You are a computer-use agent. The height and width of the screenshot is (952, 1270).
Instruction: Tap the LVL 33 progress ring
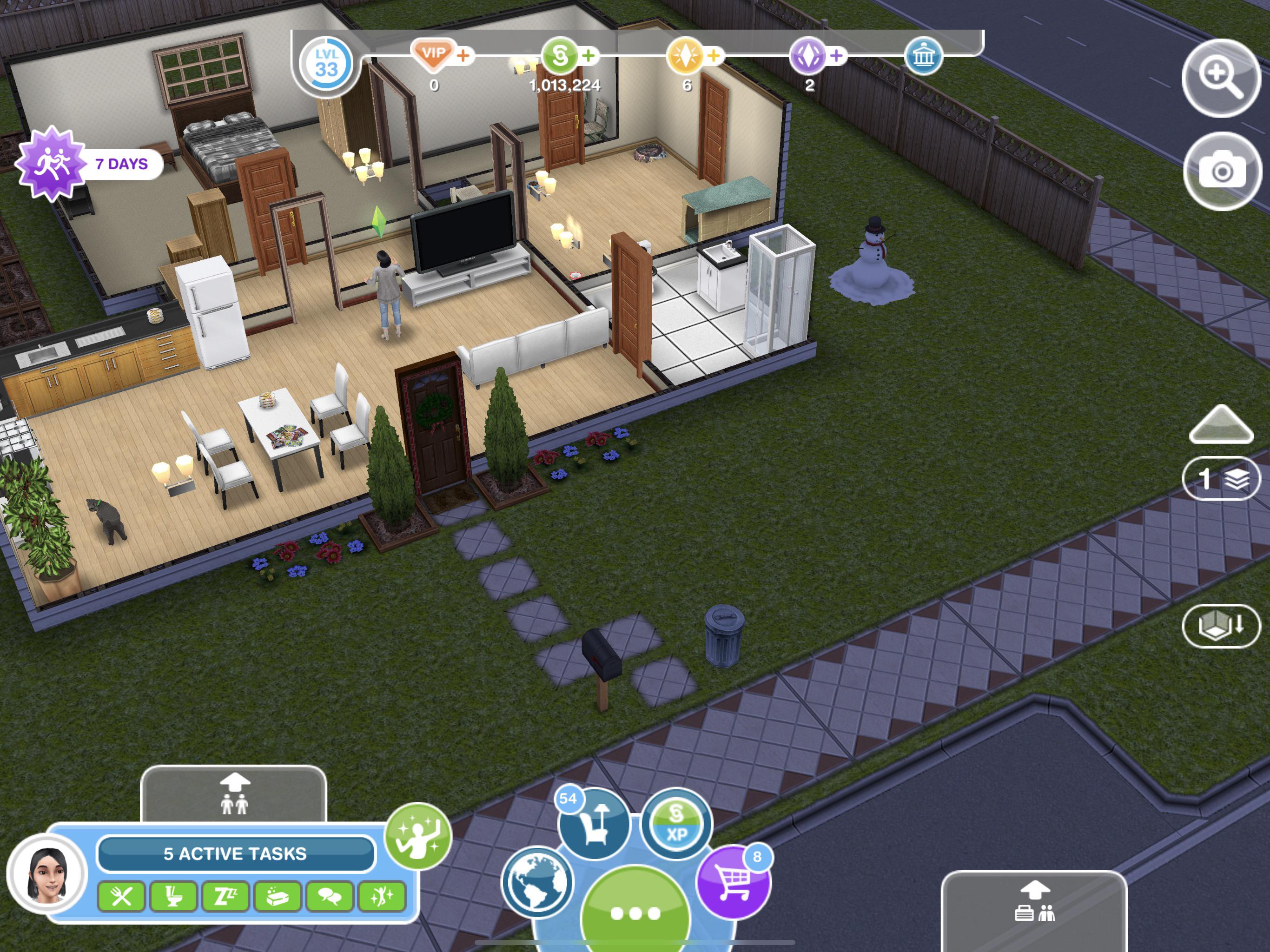pyautogui.click(x=327, y=64)
